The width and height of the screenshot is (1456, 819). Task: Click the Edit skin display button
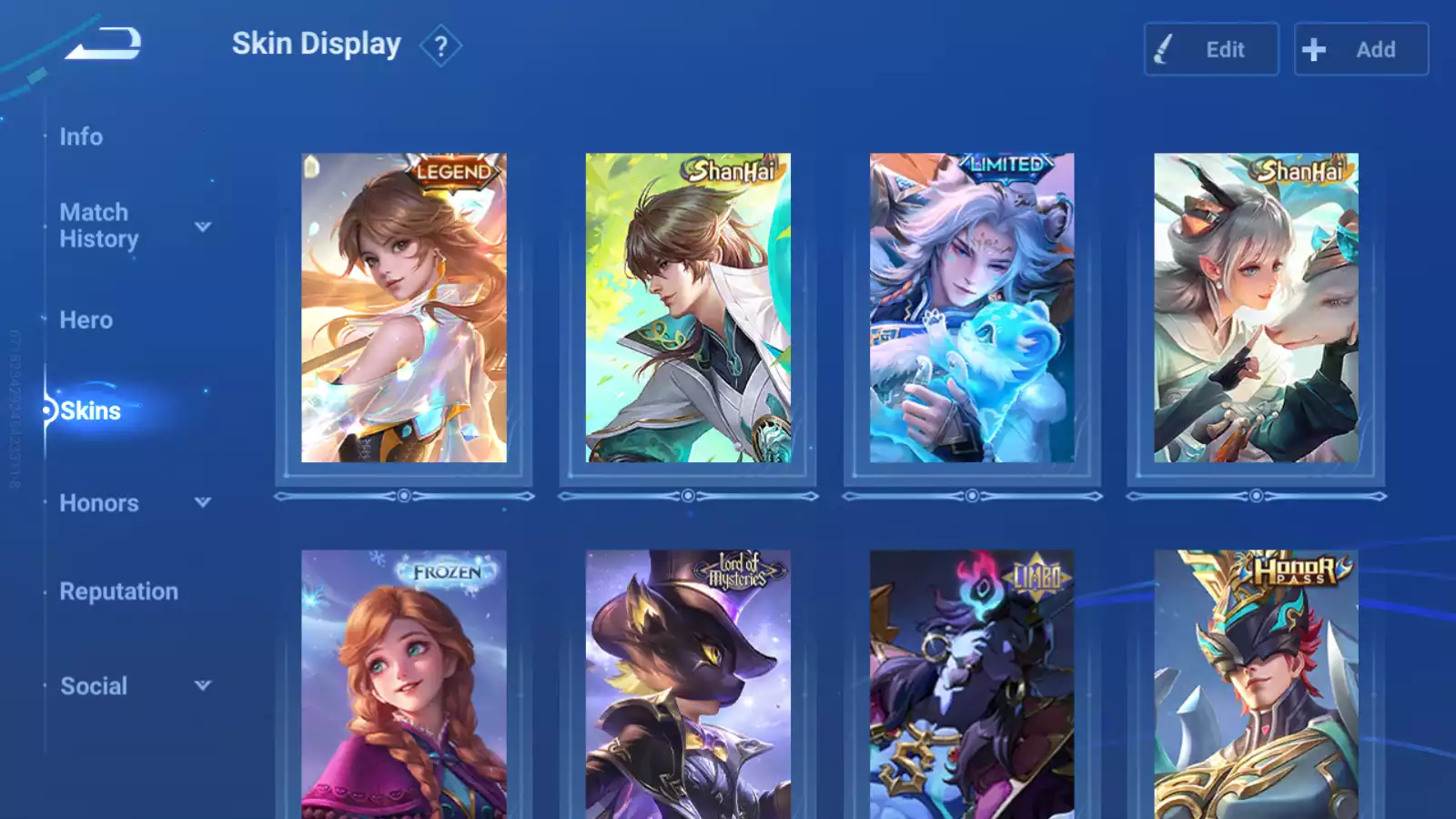pyautogui.click(x=1211, y=49)
